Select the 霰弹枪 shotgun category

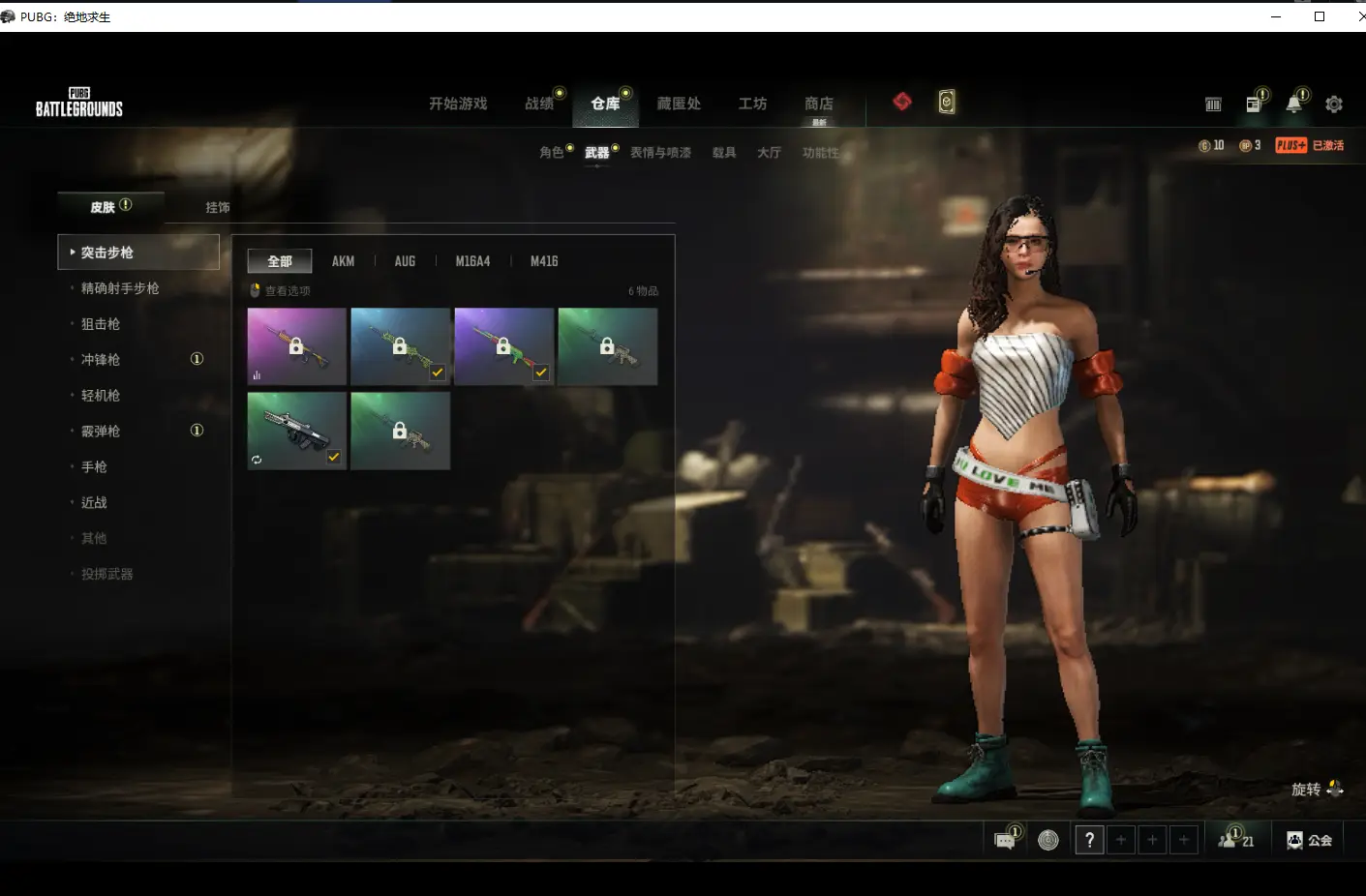pyautogui.click(x=101, y=432)
